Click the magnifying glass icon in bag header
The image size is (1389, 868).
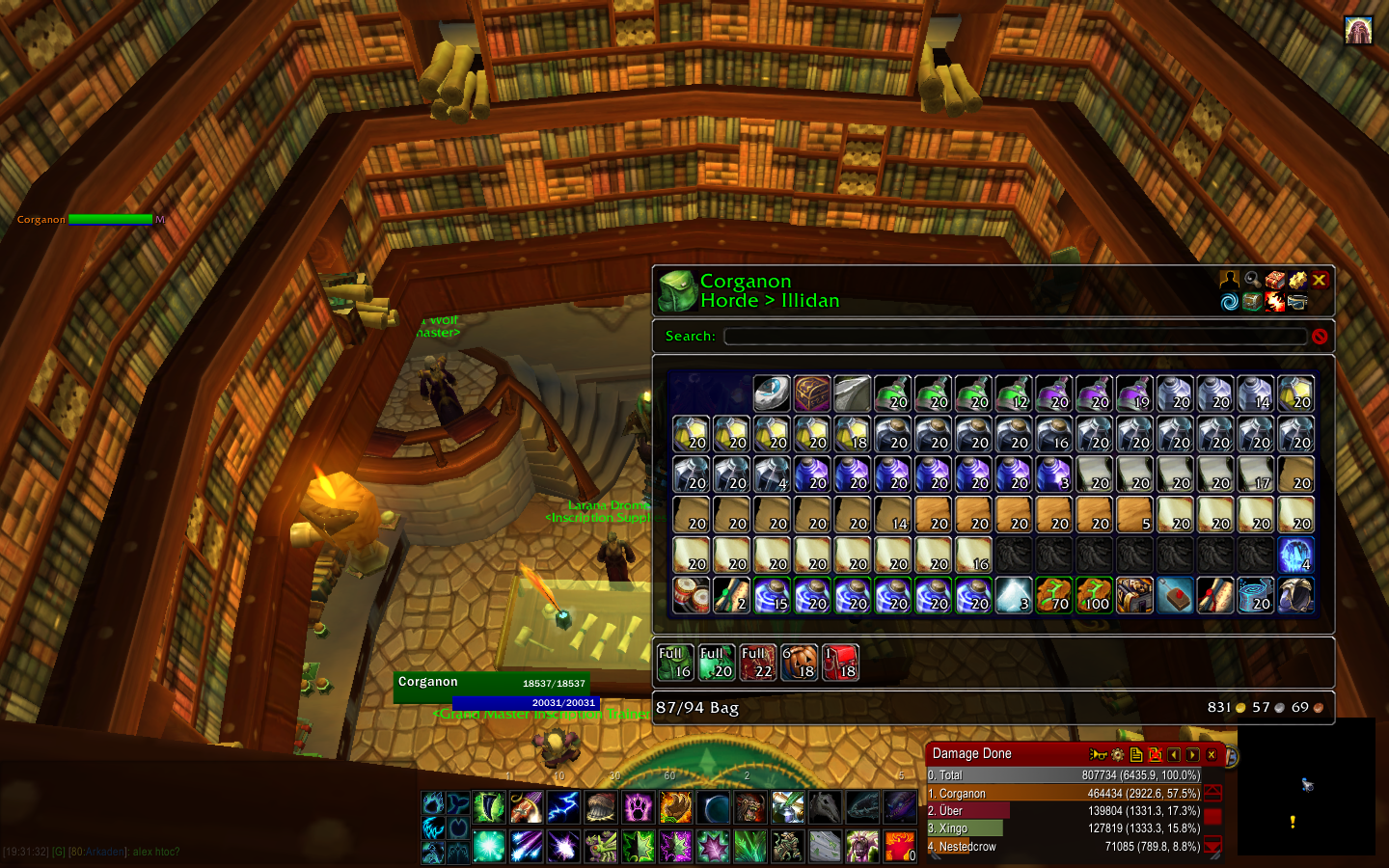click(1252, 280)
